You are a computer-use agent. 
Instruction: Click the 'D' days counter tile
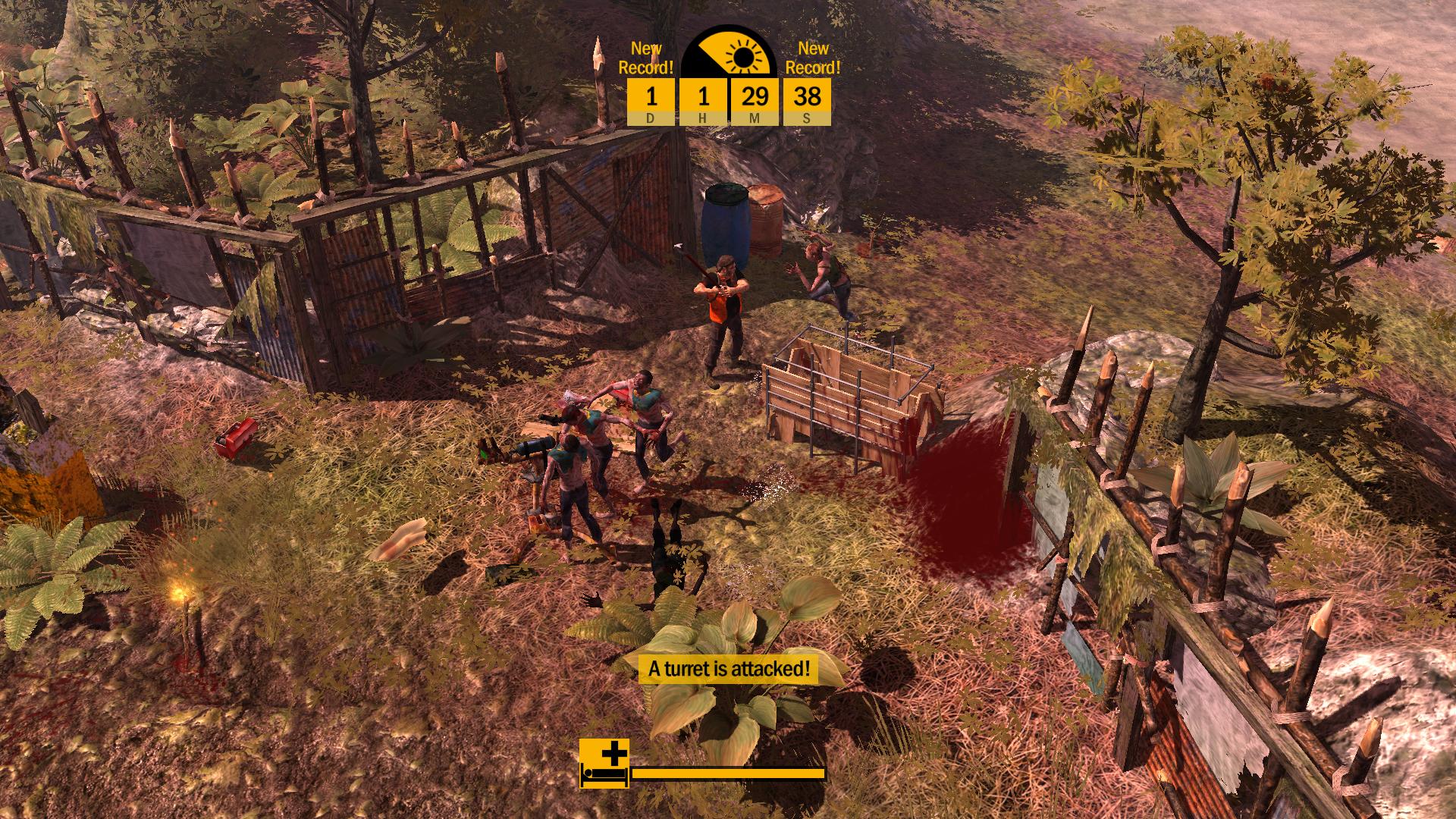[x=650, y=101]
